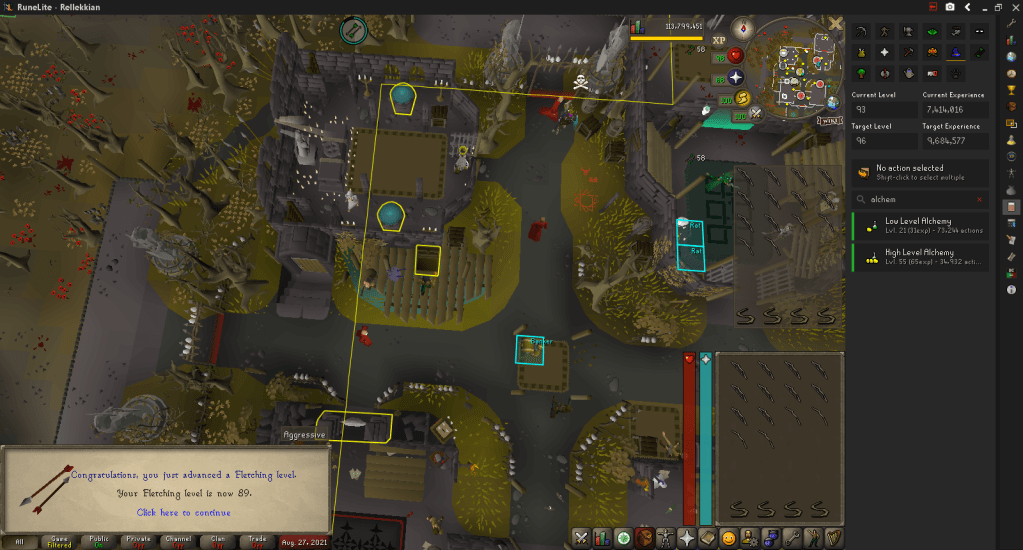Open the combat options tab
The image size is (1023, 550).
point(580,537)
